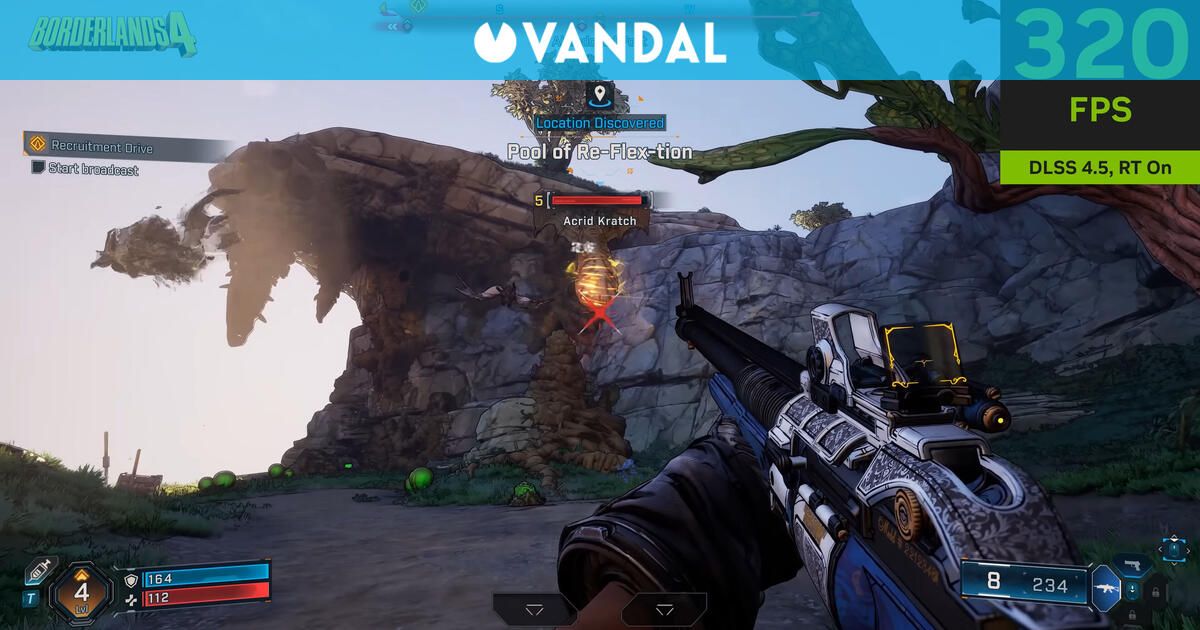
Task: Click the Borderlands 4 logo
Action: (x=112, y=34)
